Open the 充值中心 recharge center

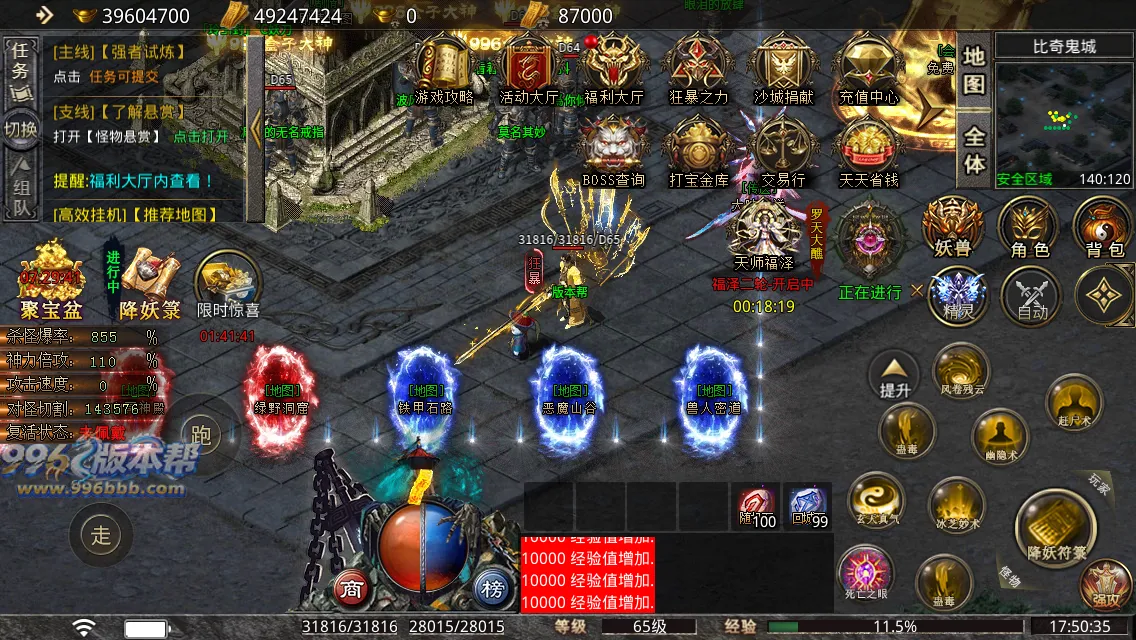click(x=868, y=68)
